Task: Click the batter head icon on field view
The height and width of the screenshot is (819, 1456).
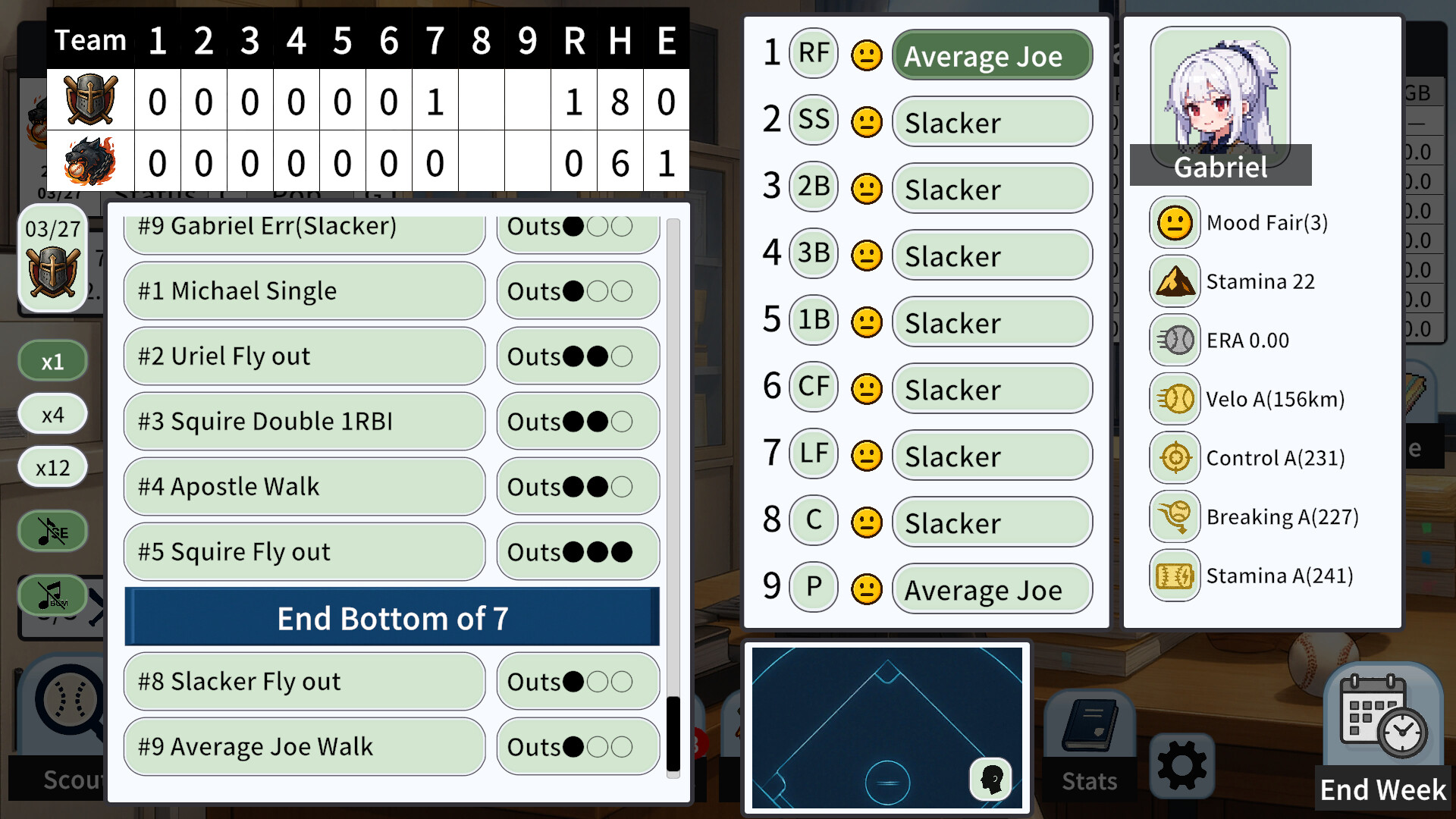Action: click(x=992, y=780)
